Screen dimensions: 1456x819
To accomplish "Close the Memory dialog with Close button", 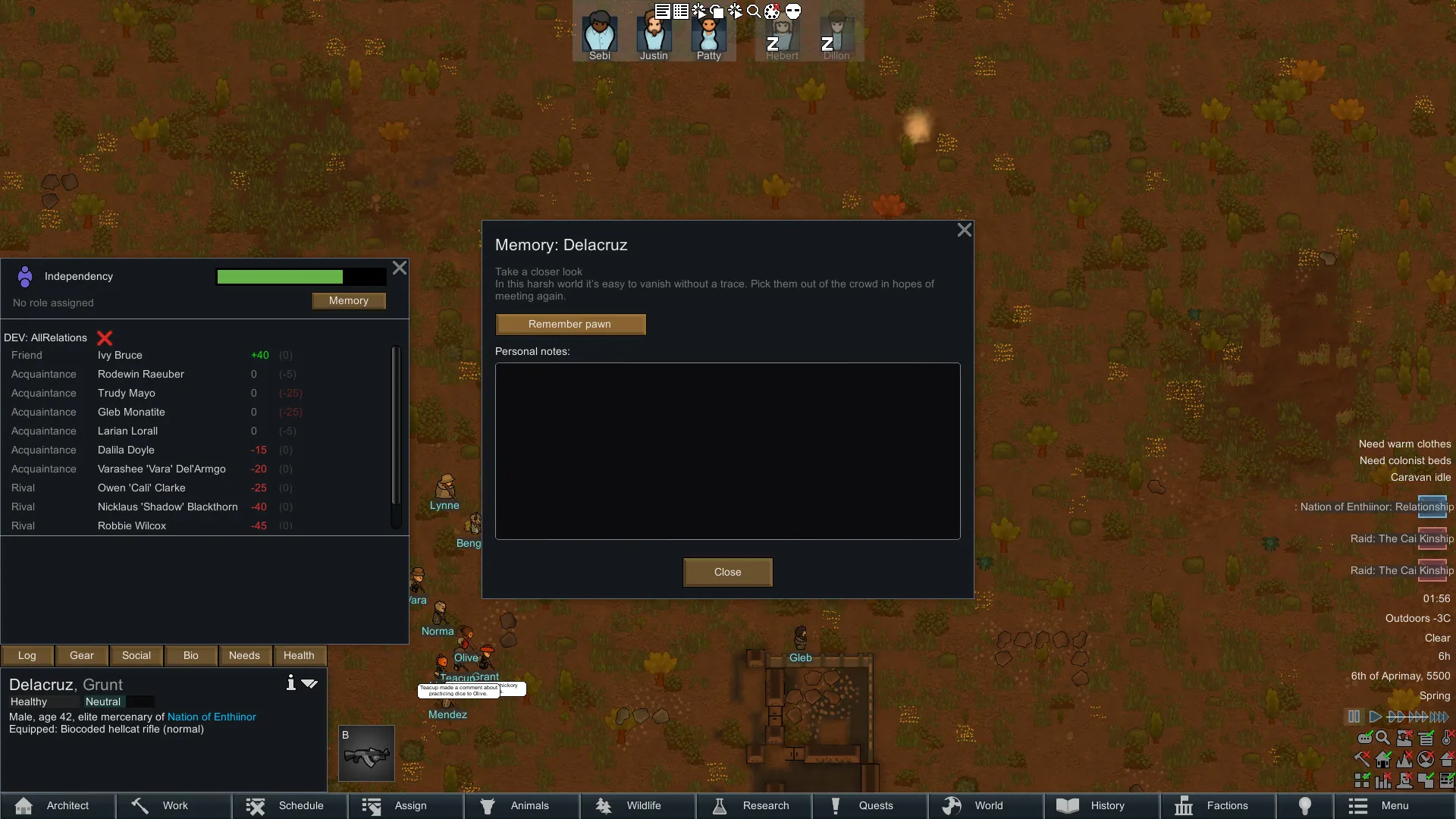I will point(727,573).
